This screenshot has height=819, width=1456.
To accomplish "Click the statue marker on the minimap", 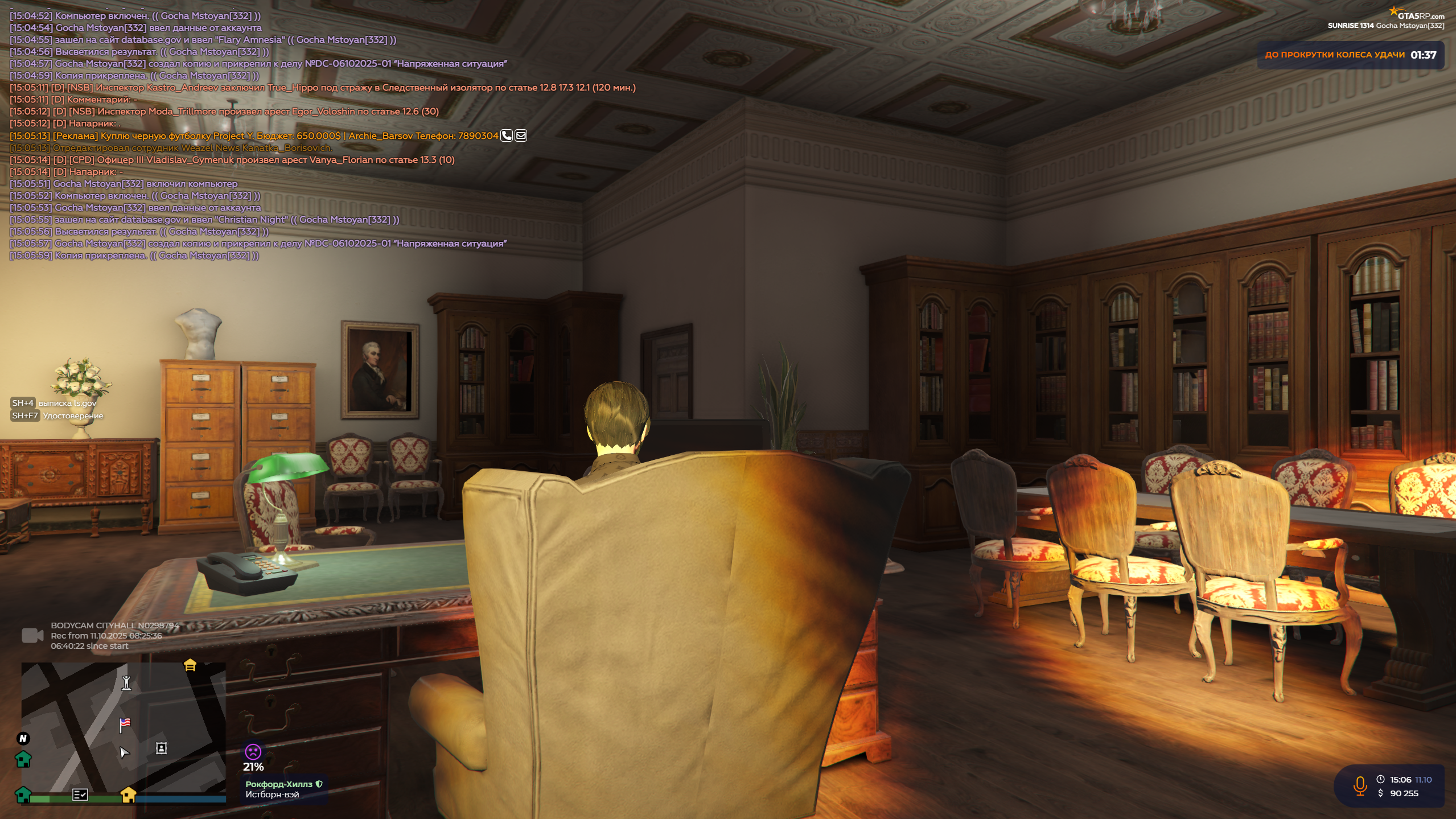I will [126, 682].
